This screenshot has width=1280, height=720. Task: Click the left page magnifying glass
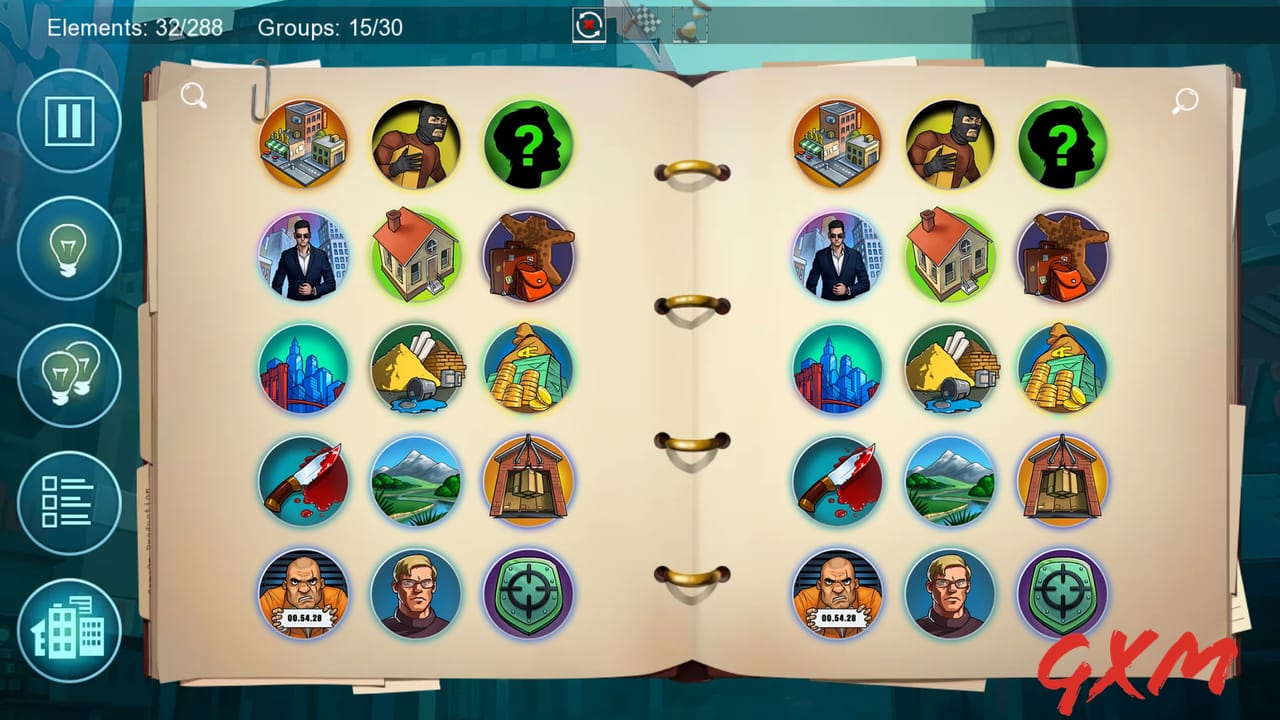(194, 94)
